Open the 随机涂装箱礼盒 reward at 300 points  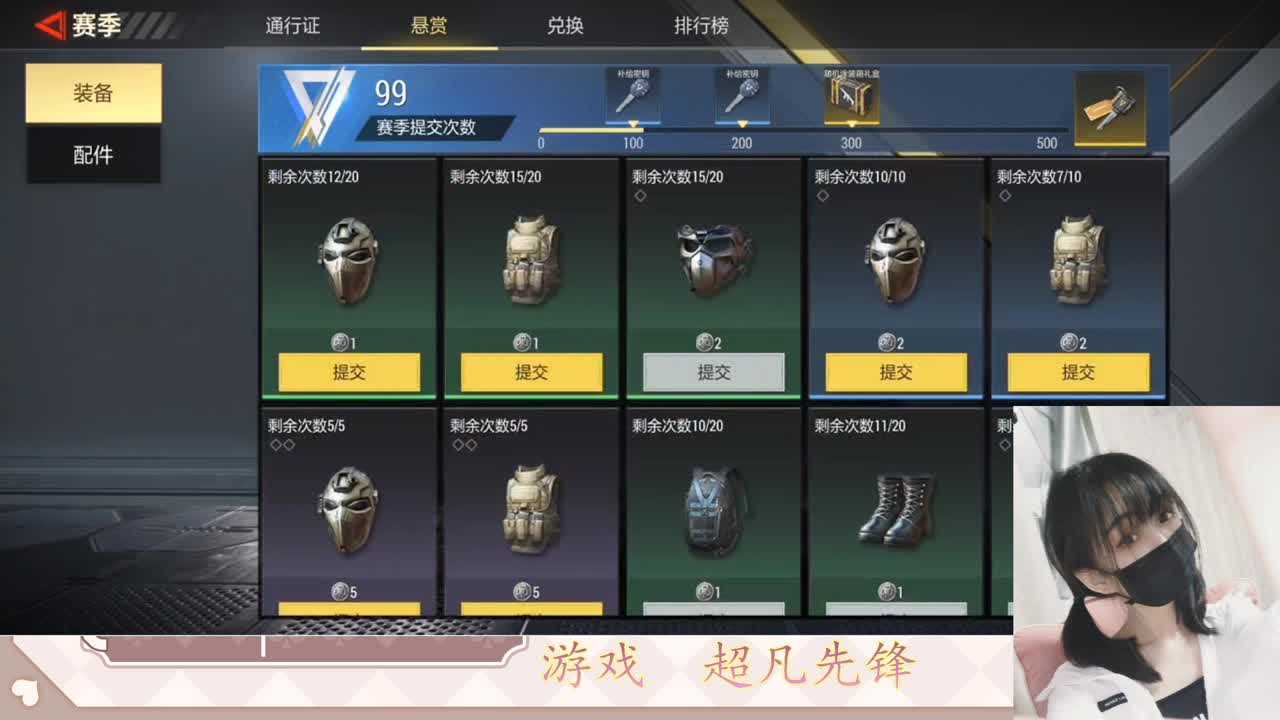[x=849, y=95]
